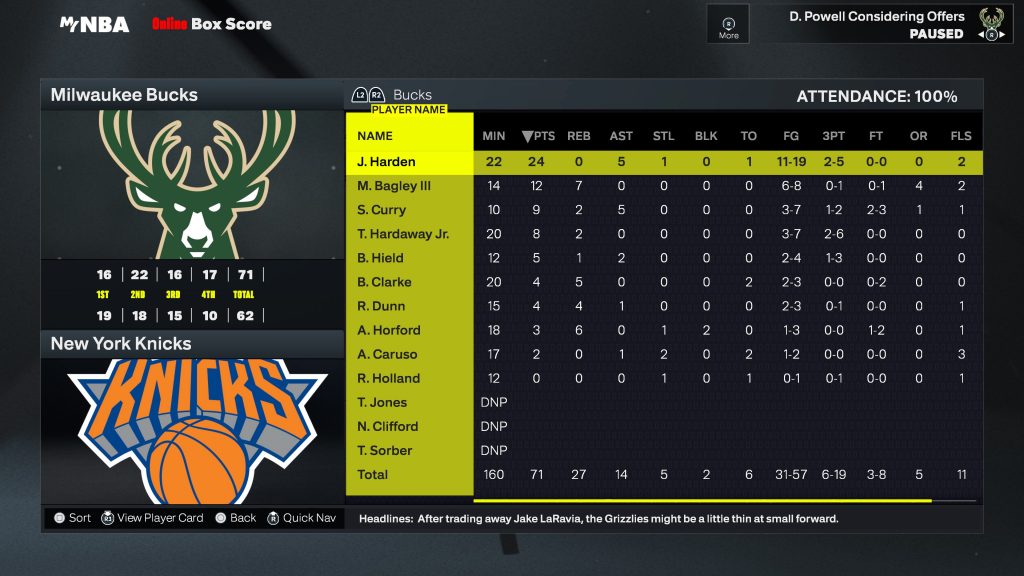Sort by the MIN column header
The width and height of the screenshot is (1024, 576).
(493, 136)
